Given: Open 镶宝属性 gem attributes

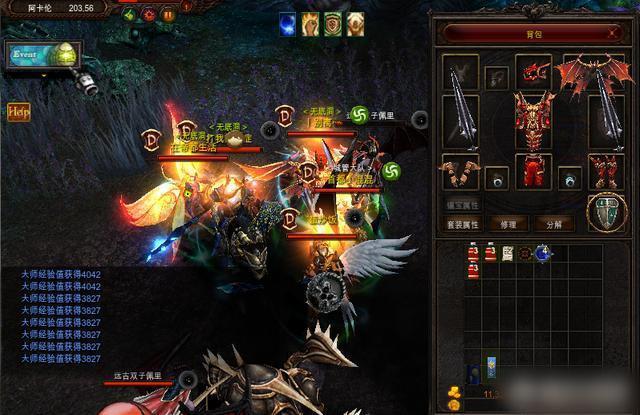Looking at the screenshot, I should pyautogui.click(x=462, y=204).
